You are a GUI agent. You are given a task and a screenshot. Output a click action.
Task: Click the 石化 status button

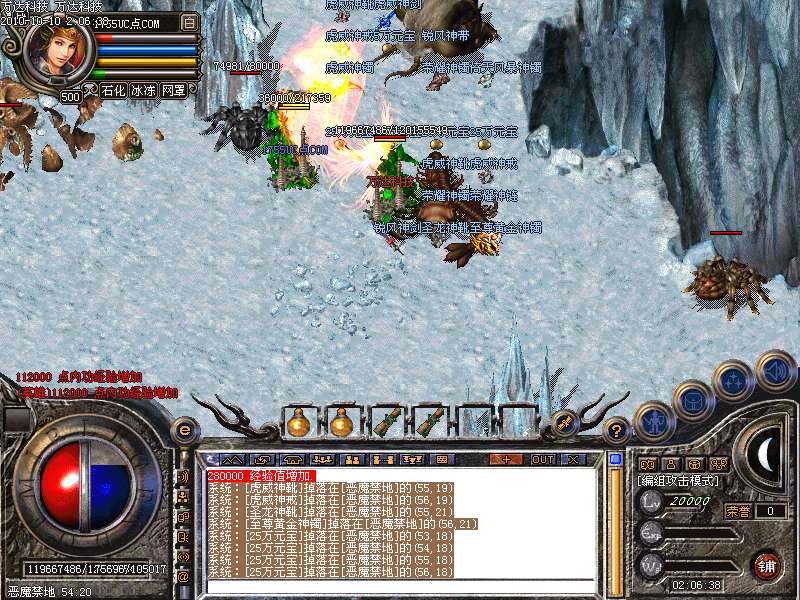[x=113, y=90]
